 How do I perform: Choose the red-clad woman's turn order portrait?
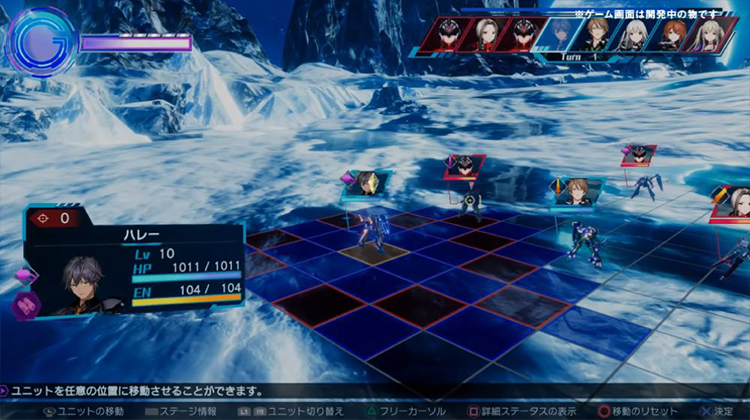pyautogui.click(x=486, y=33)
